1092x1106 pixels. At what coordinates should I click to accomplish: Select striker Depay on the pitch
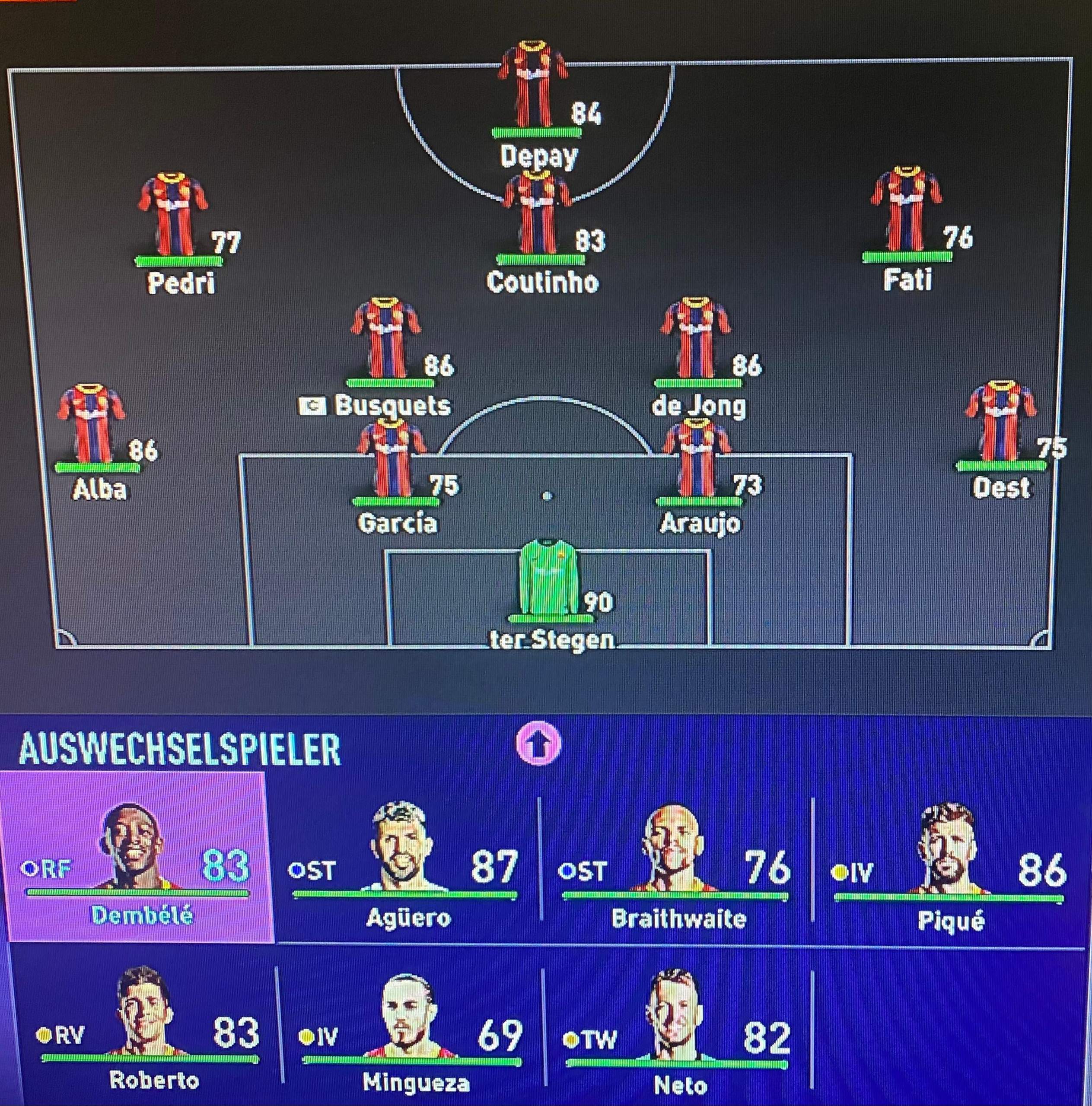click(x=534, y=86)
